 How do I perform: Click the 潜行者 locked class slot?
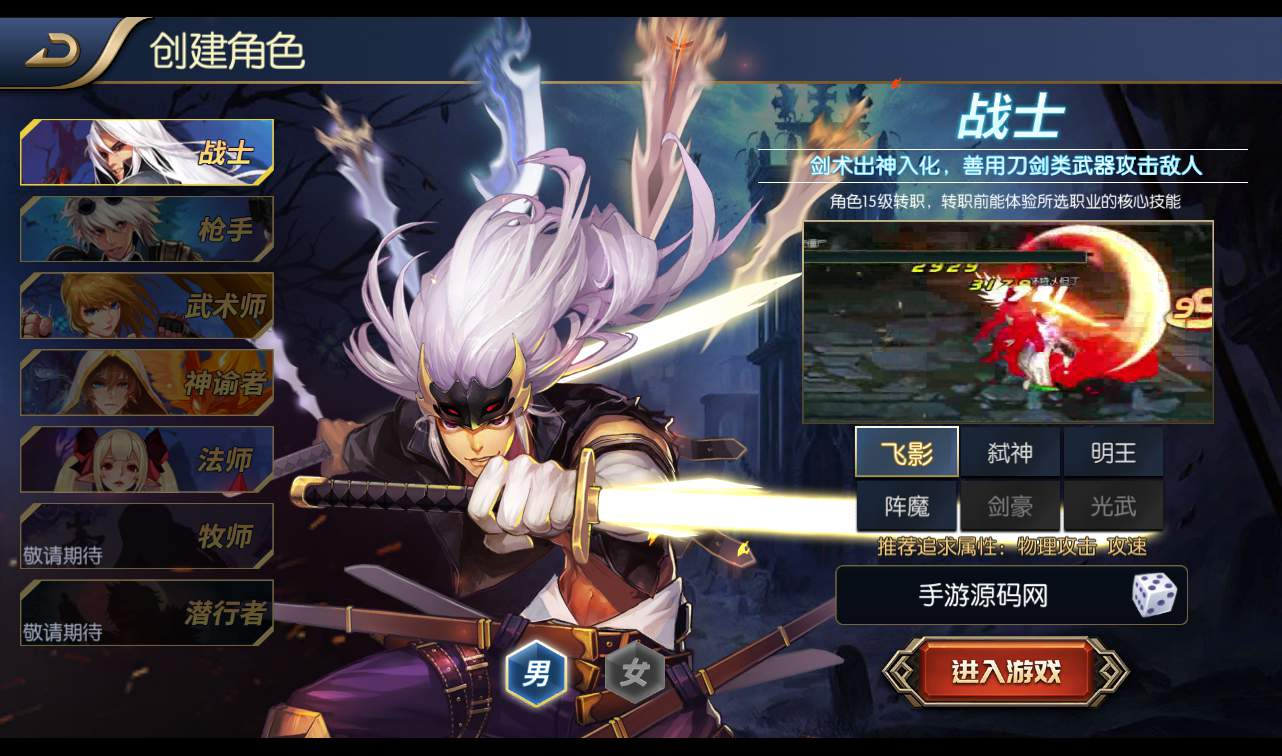[145, 614]
